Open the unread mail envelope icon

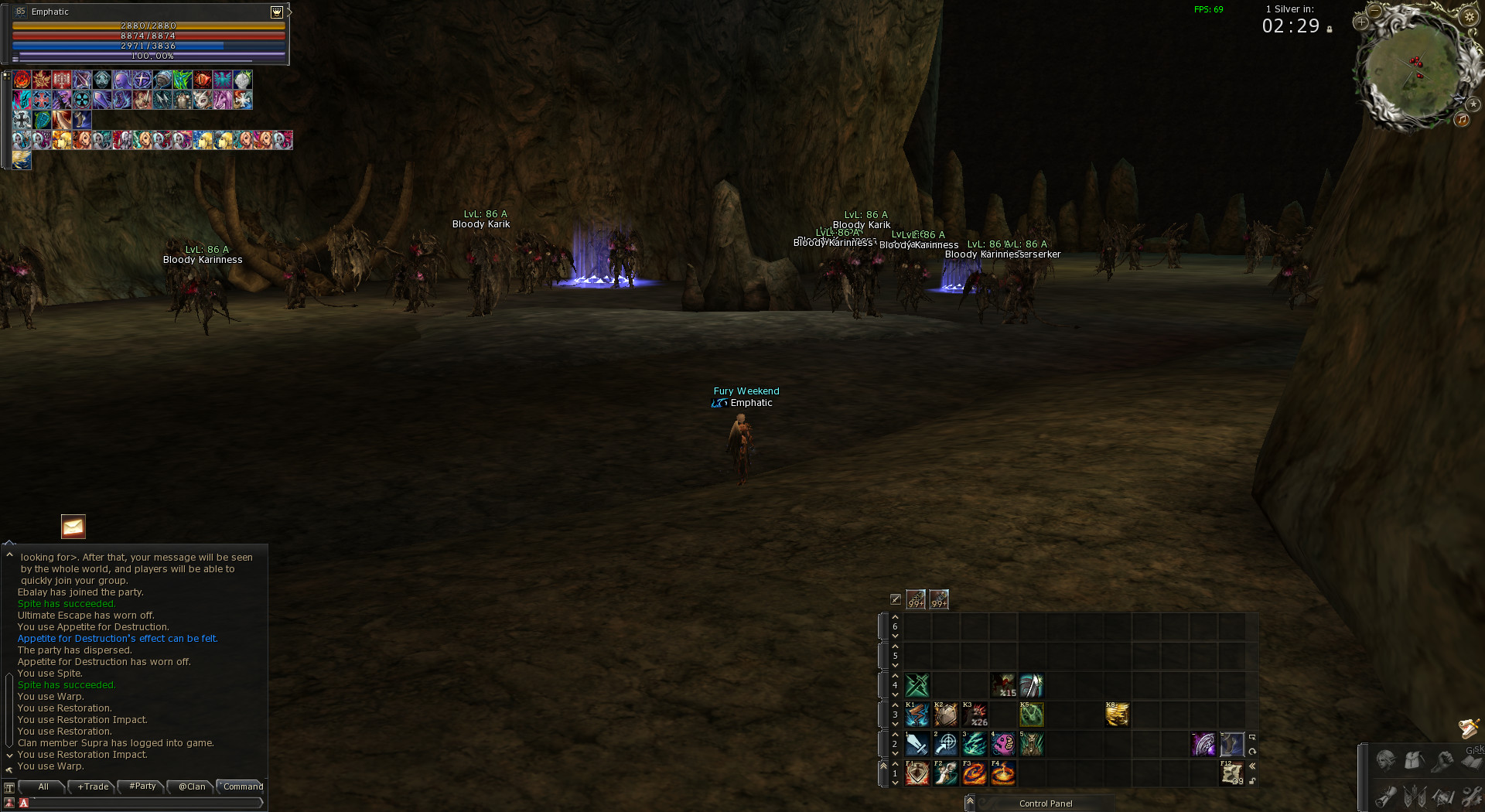pyautogui.click(x=73, y=527)
